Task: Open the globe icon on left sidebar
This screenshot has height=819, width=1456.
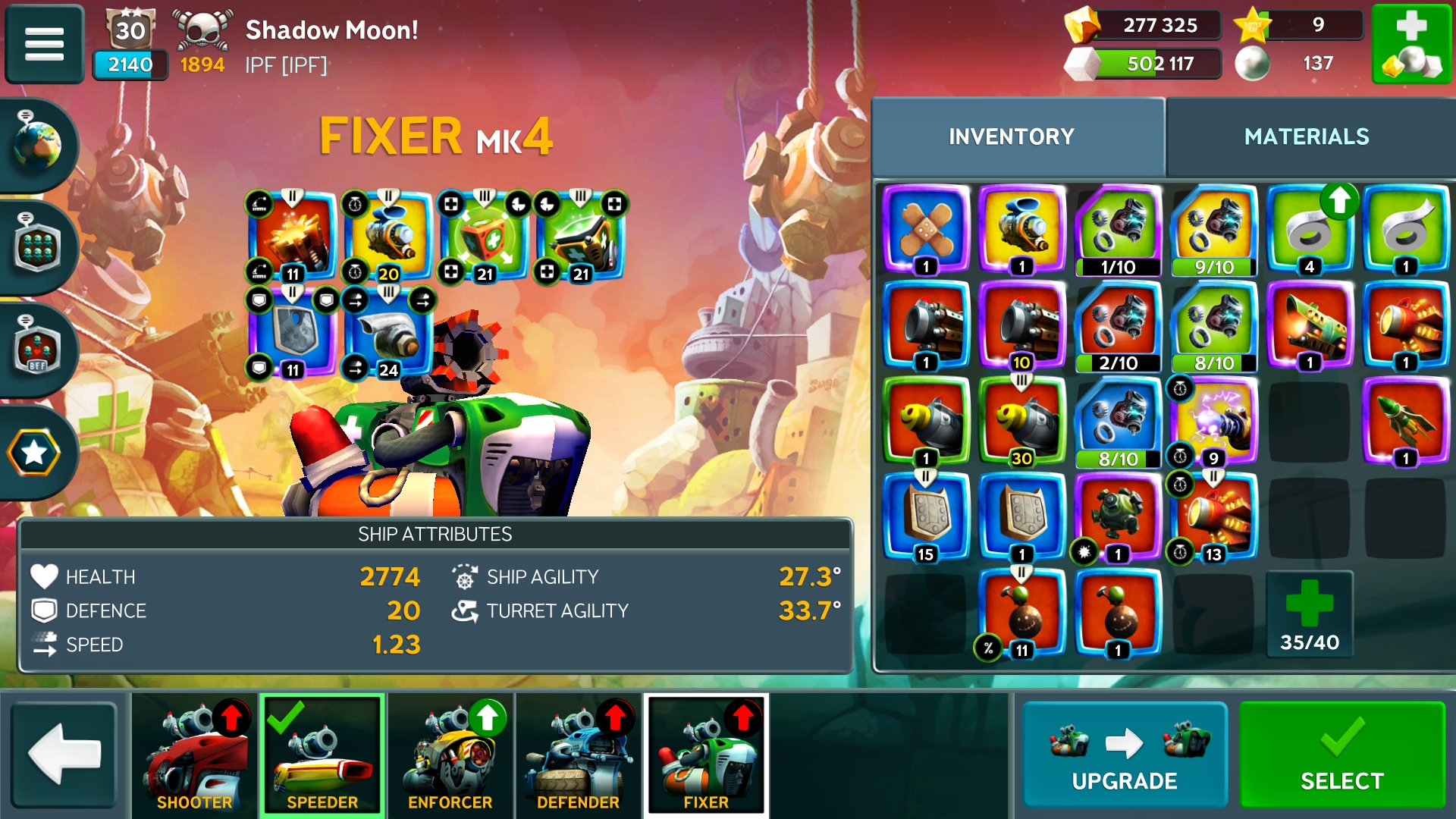Action: [x=36, y=144]
